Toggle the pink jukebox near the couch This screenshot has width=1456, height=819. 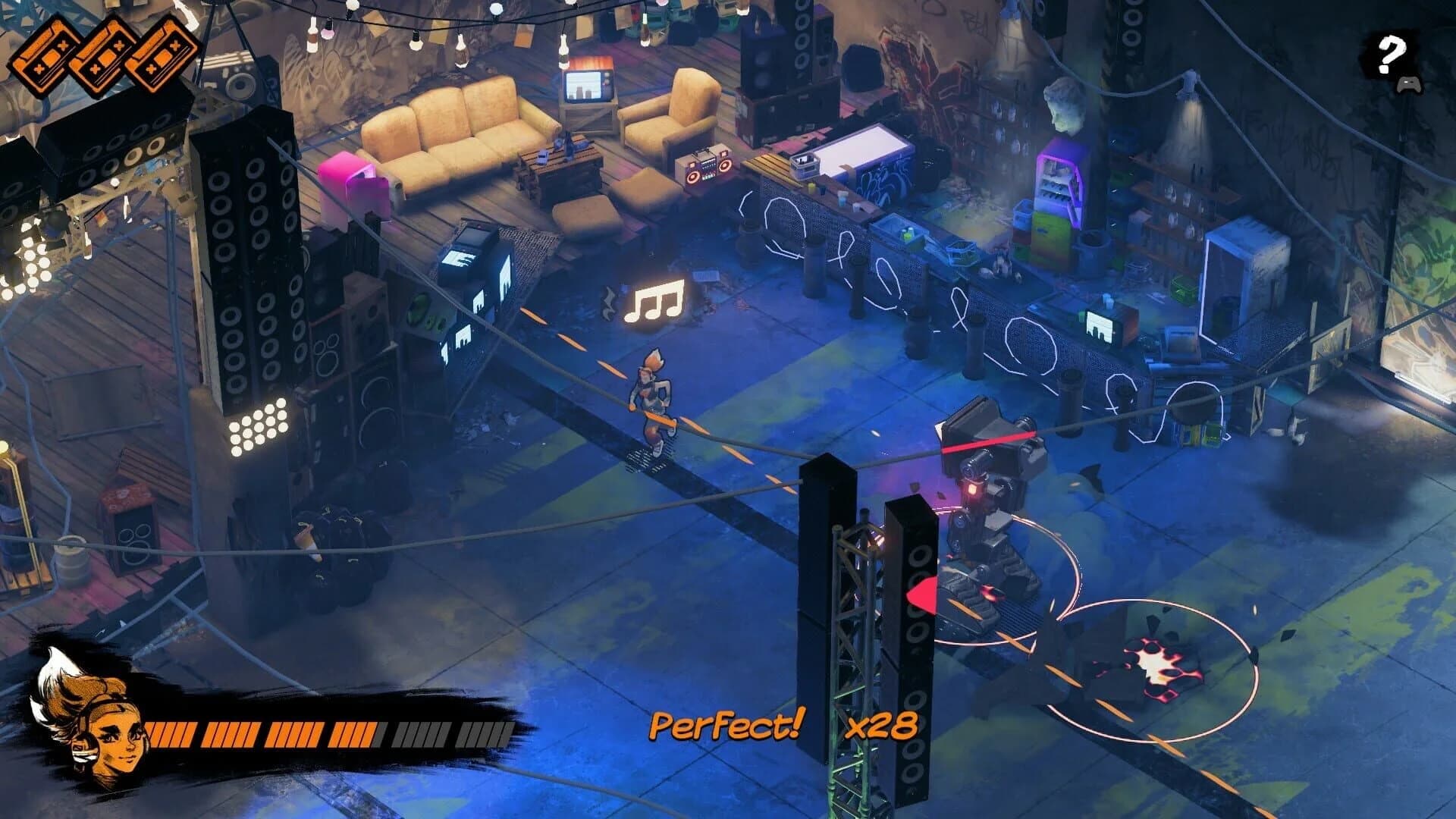click(353, 180)
